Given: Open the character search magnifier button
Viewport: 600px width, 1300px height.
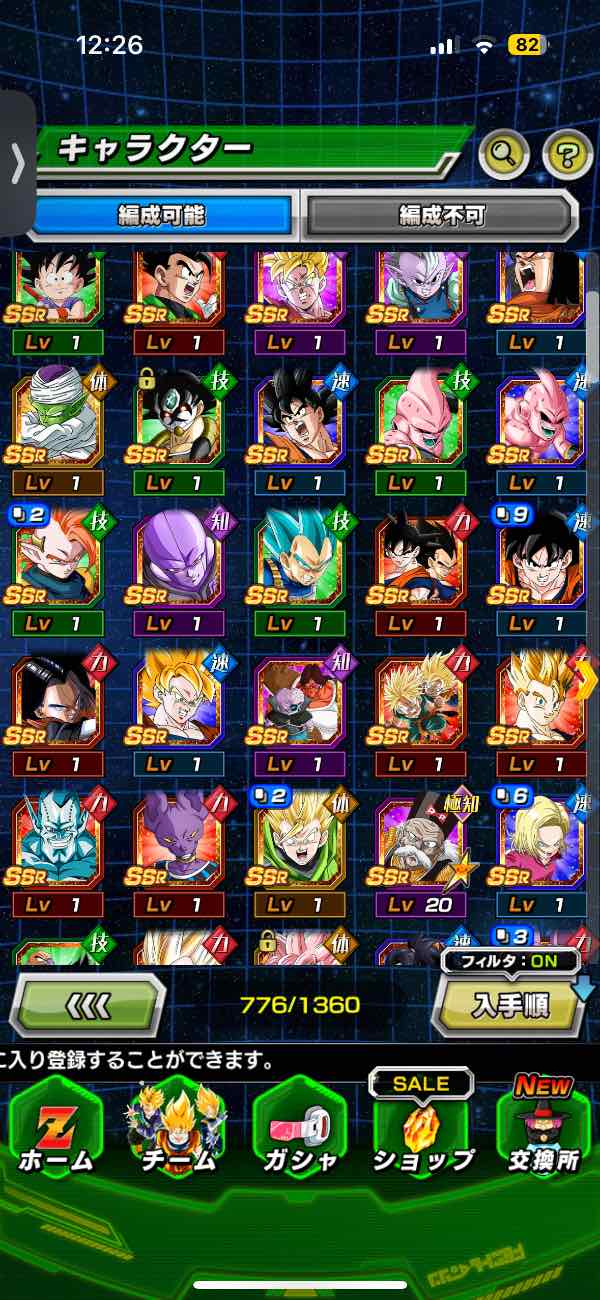Looking at the screenshot, I should [x=504, y=154].
